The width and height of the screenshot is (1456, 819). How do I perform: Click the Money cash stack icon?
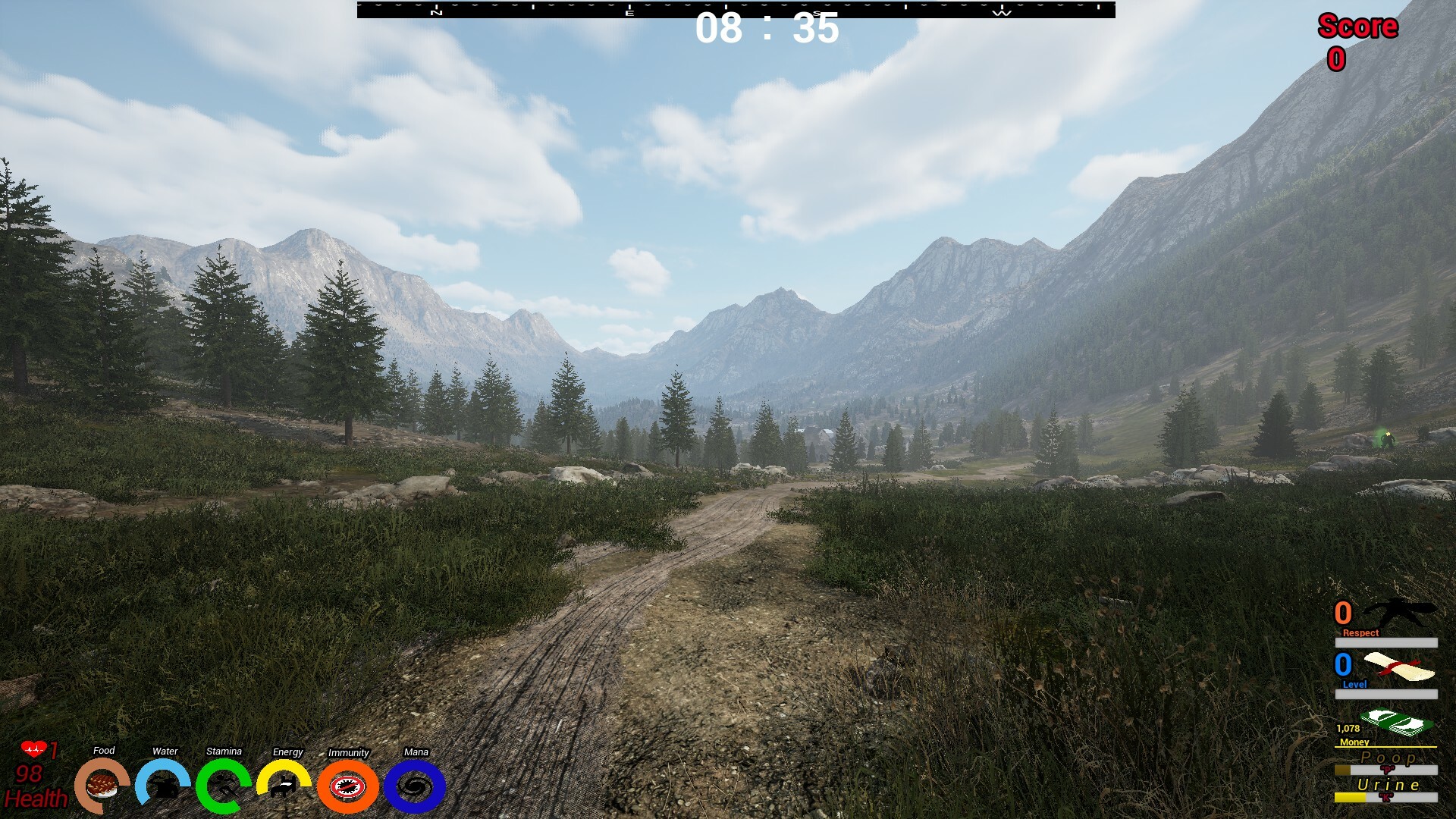tap(1396, 723)
